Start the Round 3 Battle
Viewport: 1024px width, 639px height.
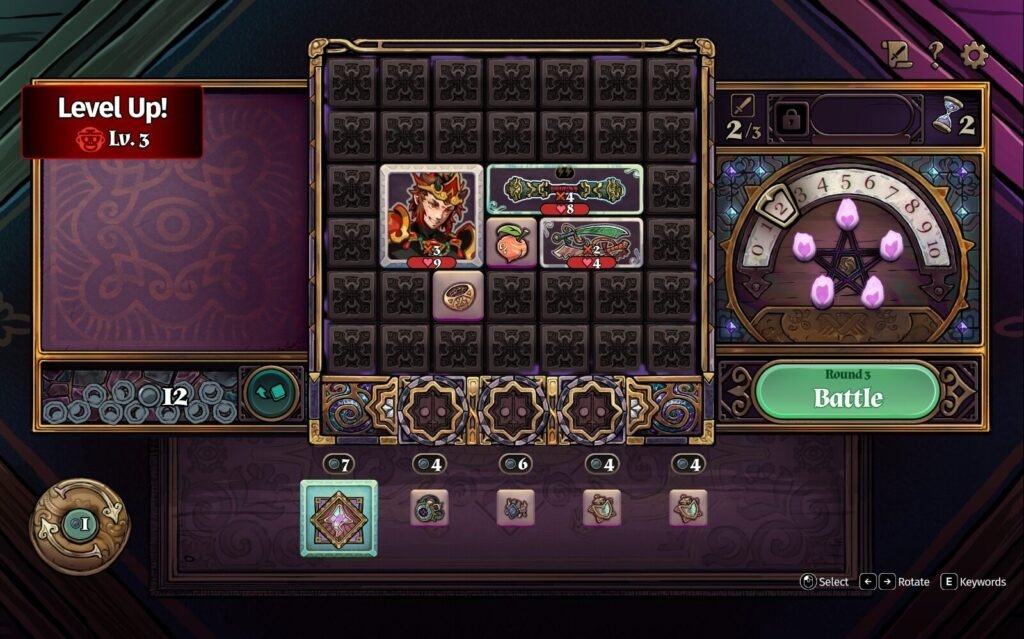[847, 391]
